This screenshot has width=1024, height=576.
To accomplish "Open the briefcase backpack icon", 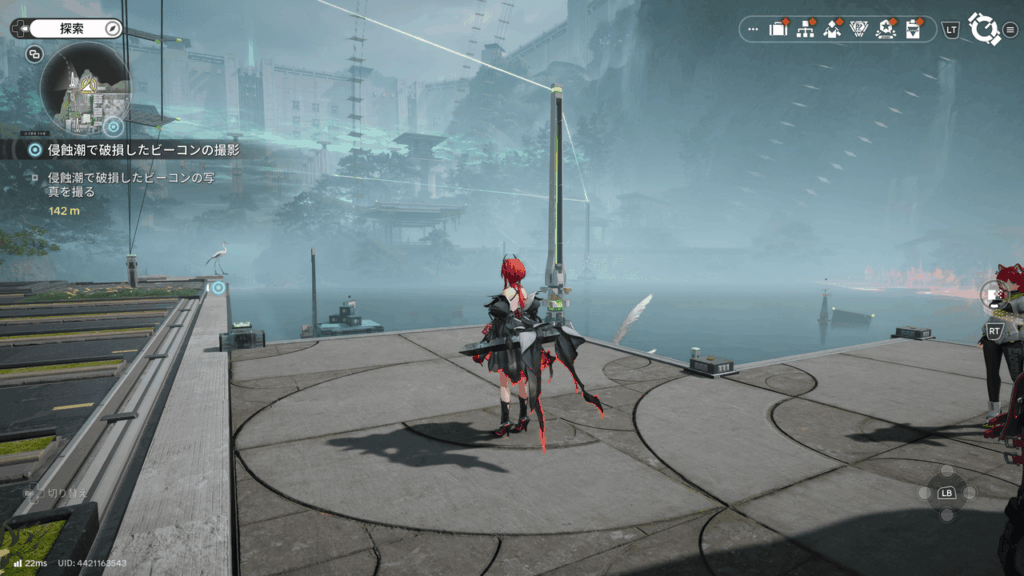I will click(x=778, y=29).
